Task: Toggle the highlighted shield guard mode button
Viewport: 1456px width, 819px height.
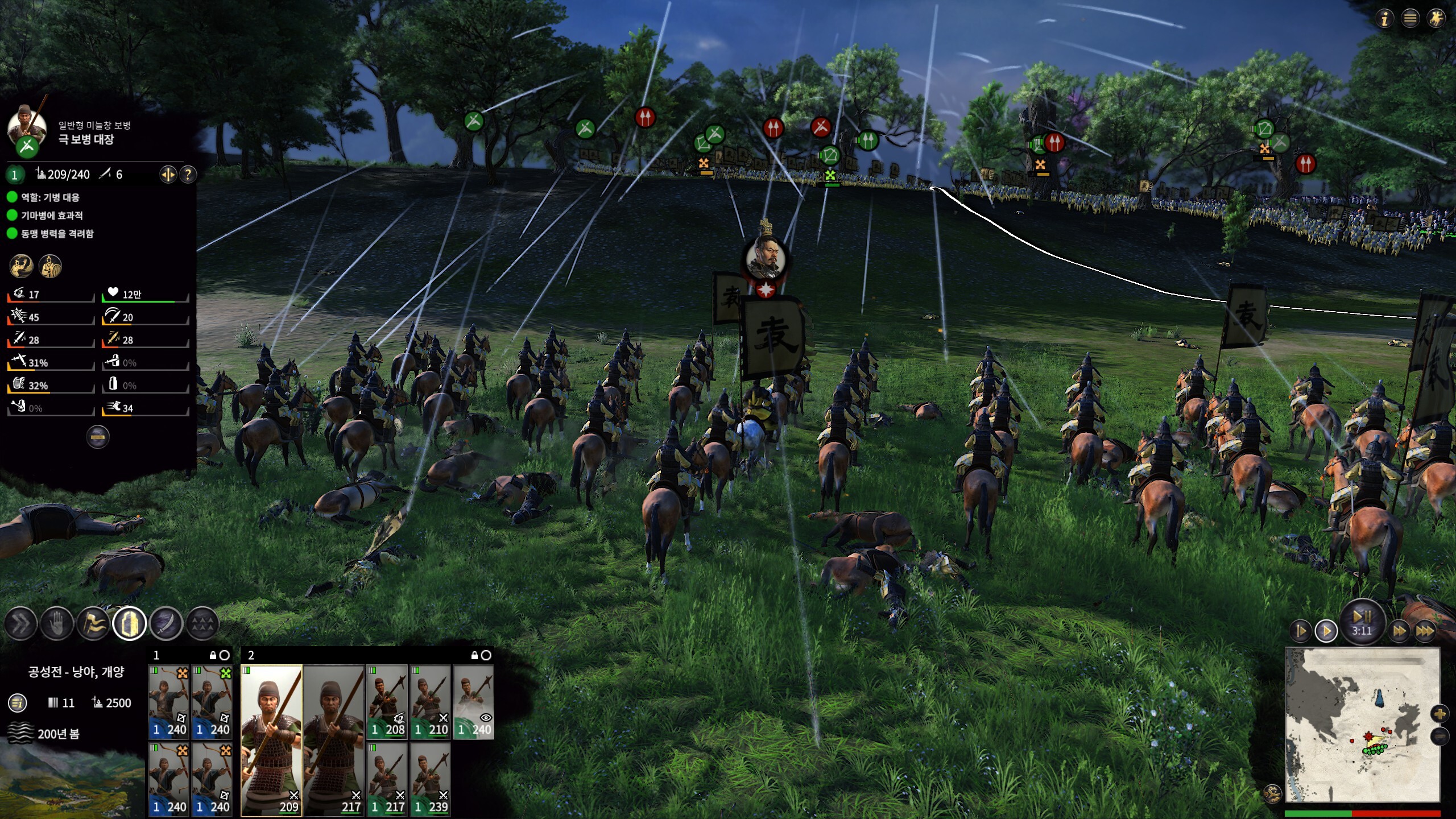Action: pos(130,624)
